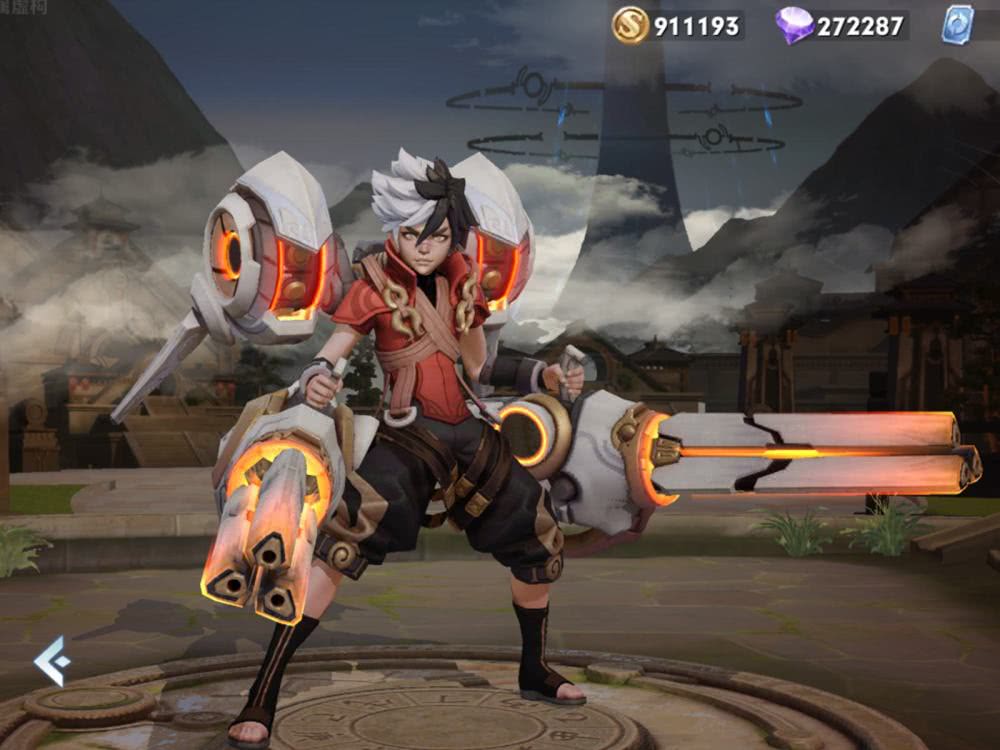Open the blue card ticket icon
The height and width of the screenshot is (750, 1000).
(957, 25)
